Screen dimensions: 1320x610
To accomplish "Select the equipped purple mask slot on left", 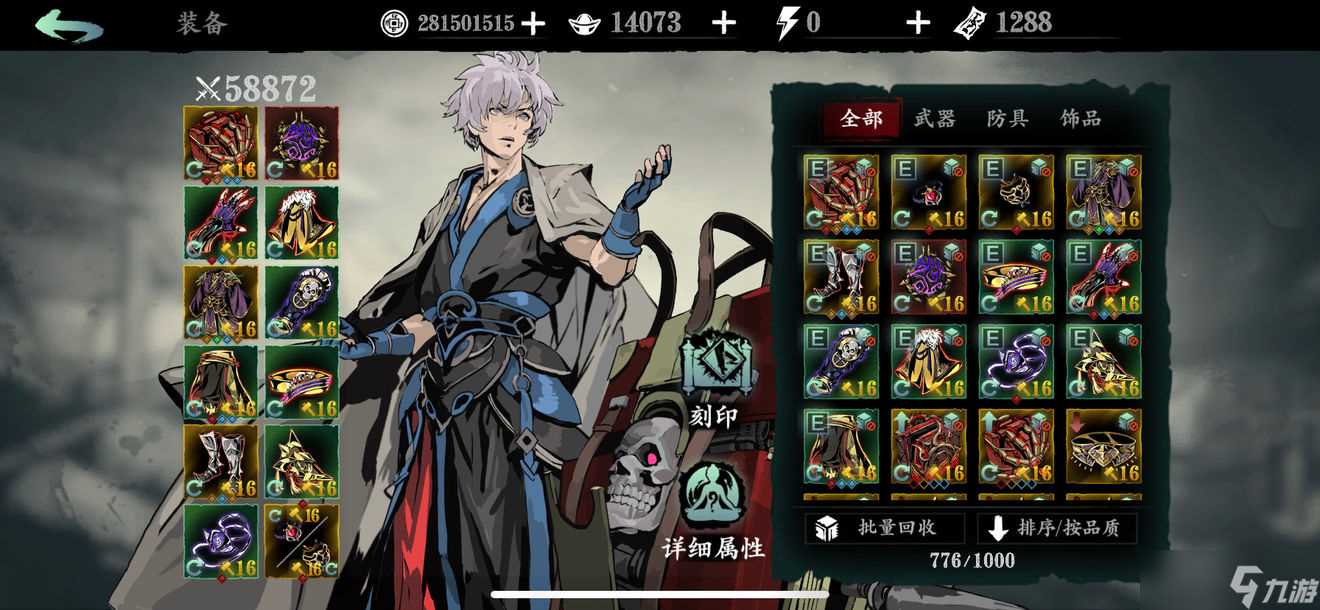I will point(302,143).
